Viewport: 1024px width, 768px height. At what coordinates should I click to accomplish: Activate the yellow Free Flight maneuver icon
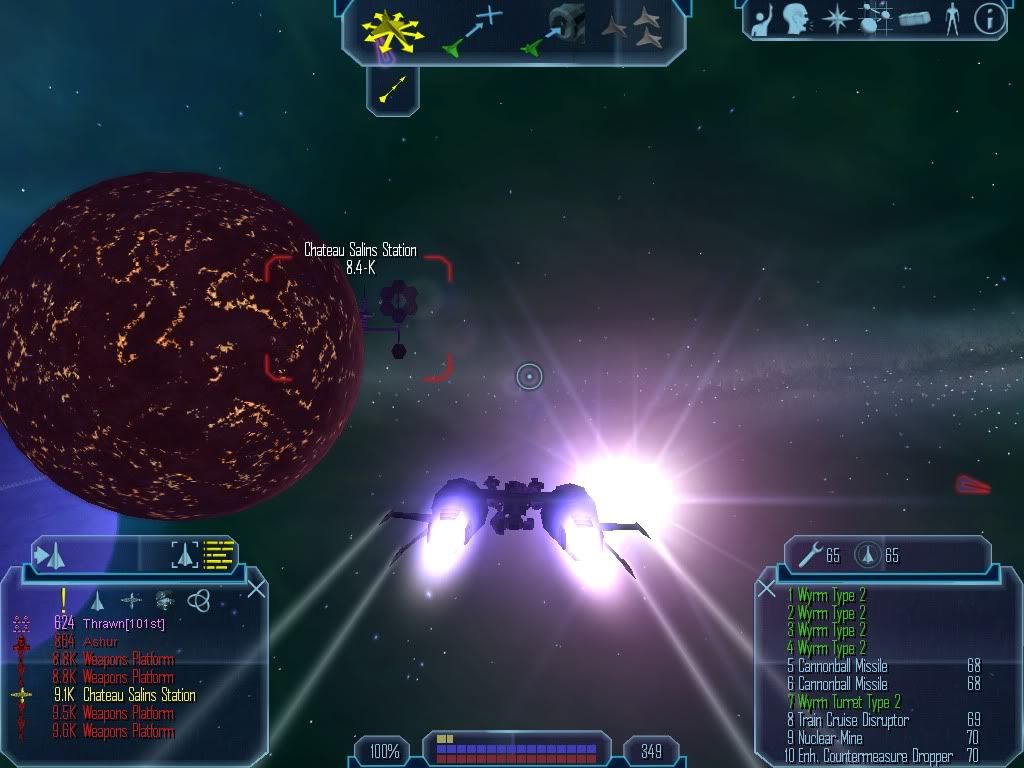[x=393, y=32]
